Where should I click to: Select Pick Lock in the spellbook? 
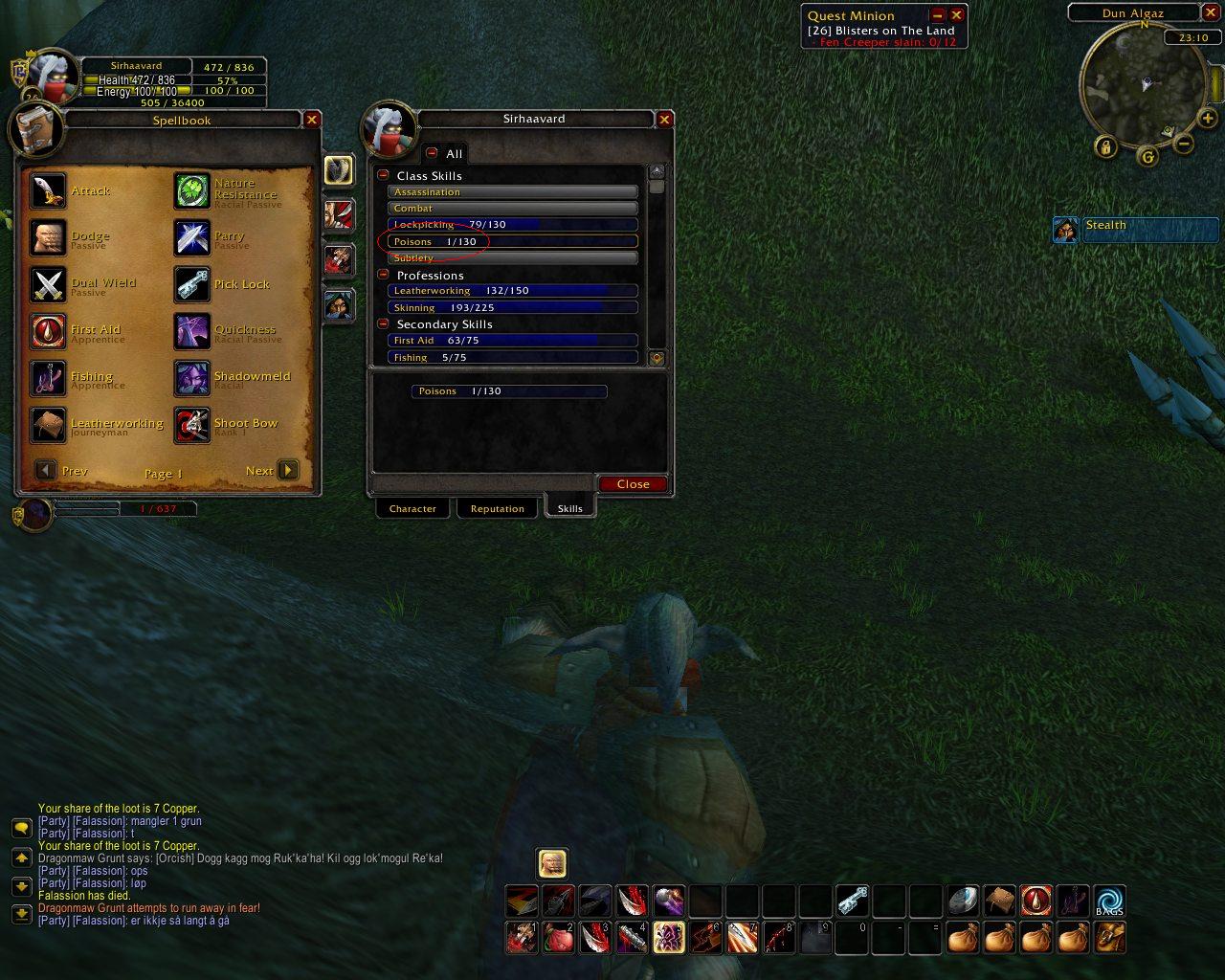192,284
